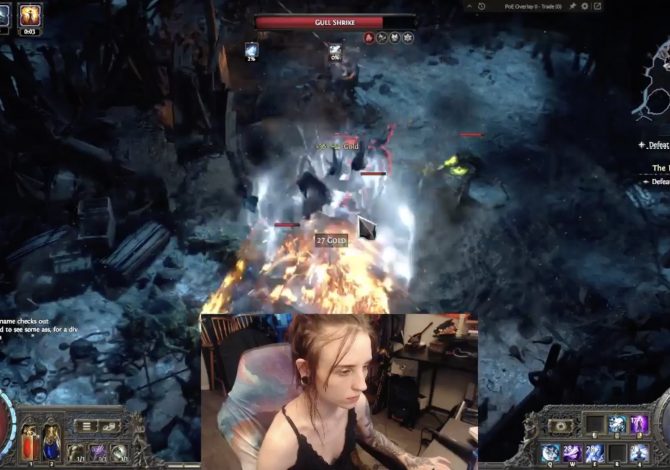This screenshot has height=470, width=670.
Task: Select the Gull Shrike boss name bar
Action: (334, 21)
